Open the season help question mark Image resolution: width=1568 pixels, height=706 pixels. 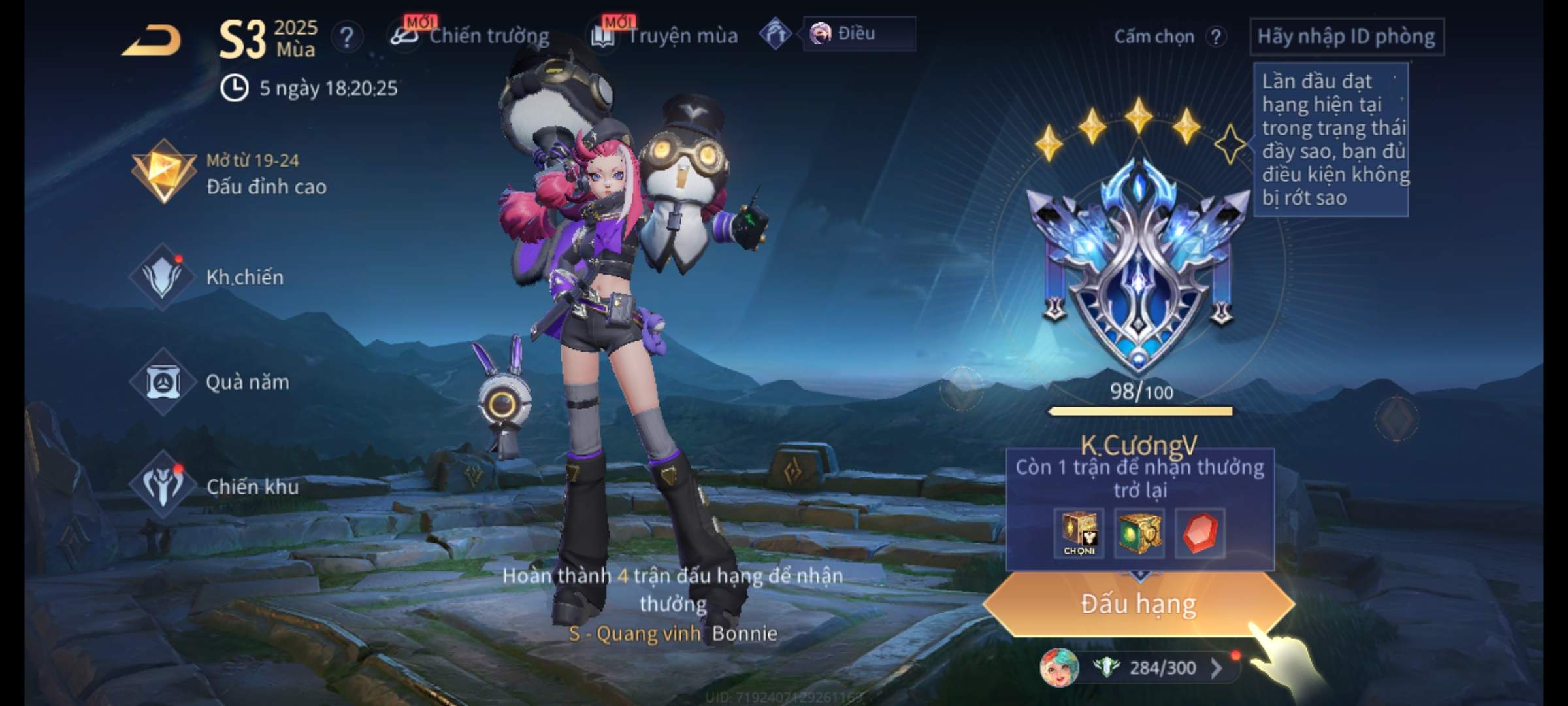[x=346, y=37]
